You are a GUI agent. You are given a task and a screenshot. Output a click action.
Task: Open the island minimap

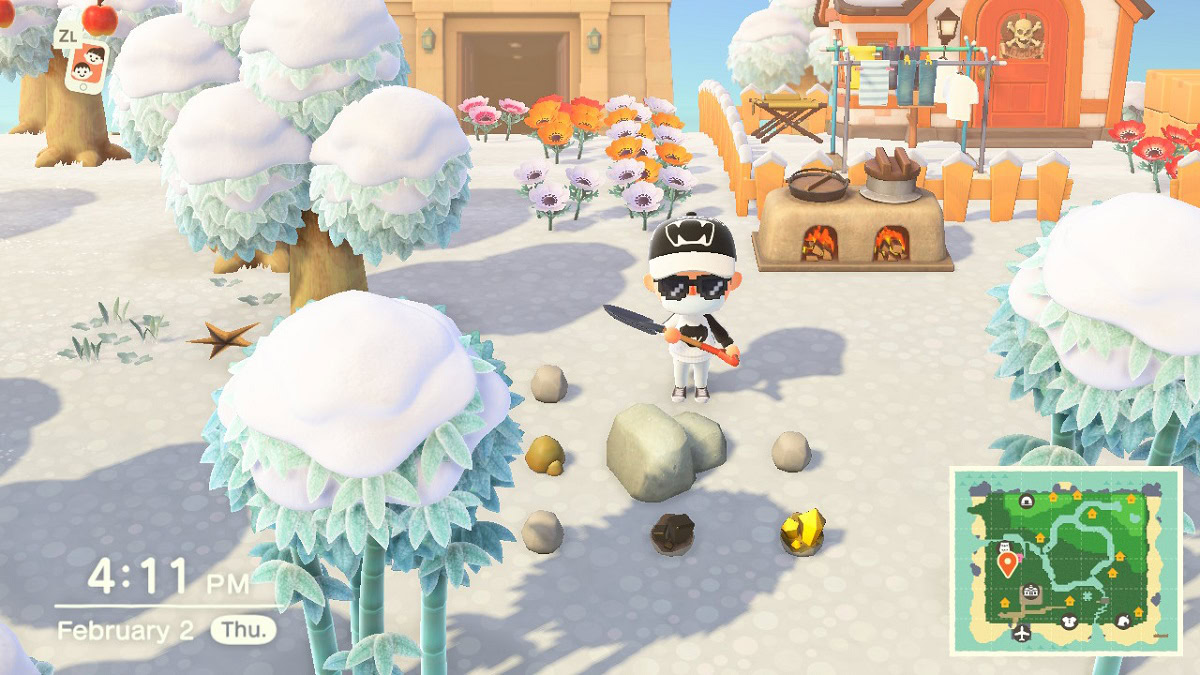(x=1065, y=560)
